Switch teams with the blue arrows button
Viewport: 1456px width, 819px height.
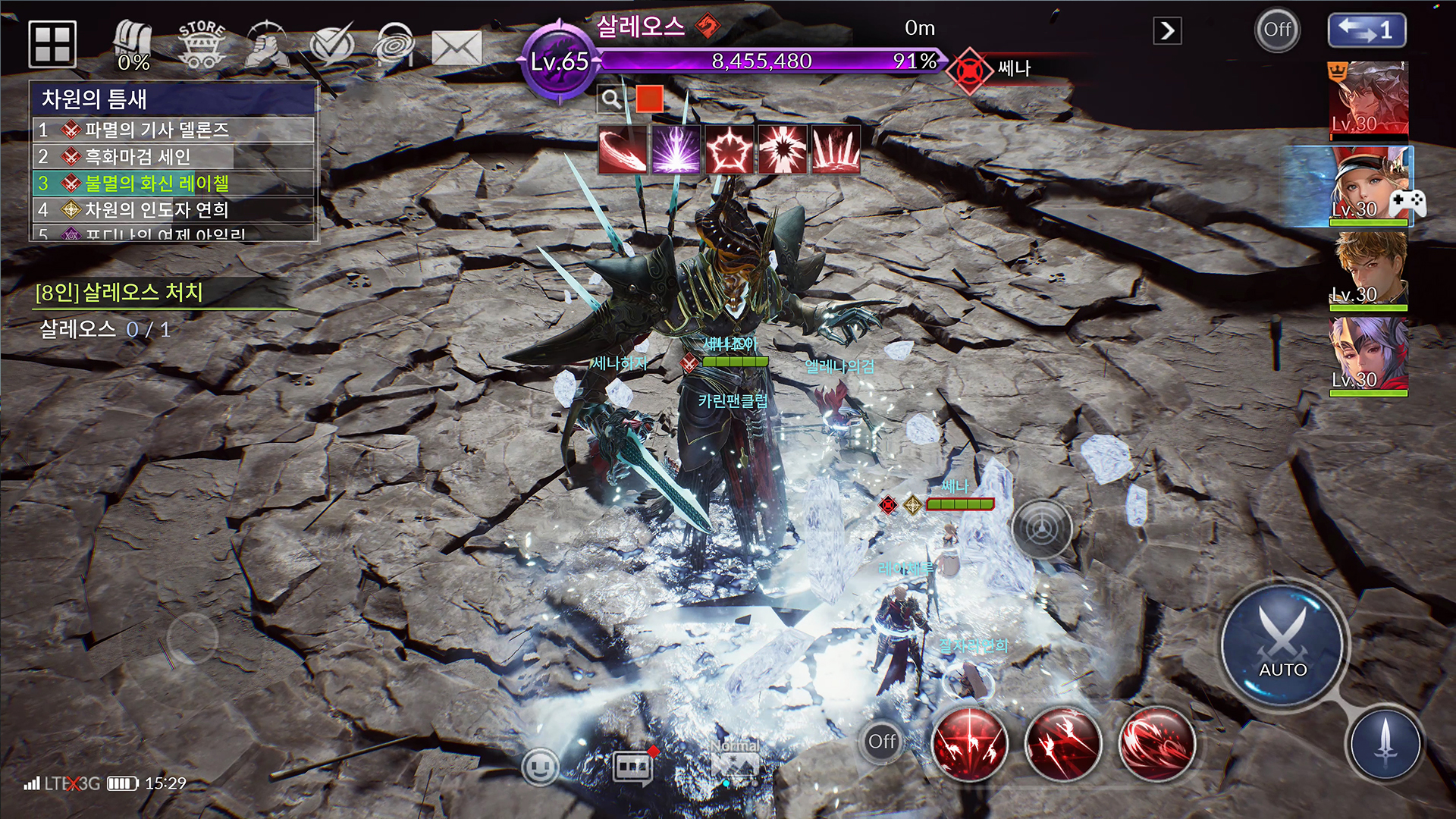coord(1367,30)
